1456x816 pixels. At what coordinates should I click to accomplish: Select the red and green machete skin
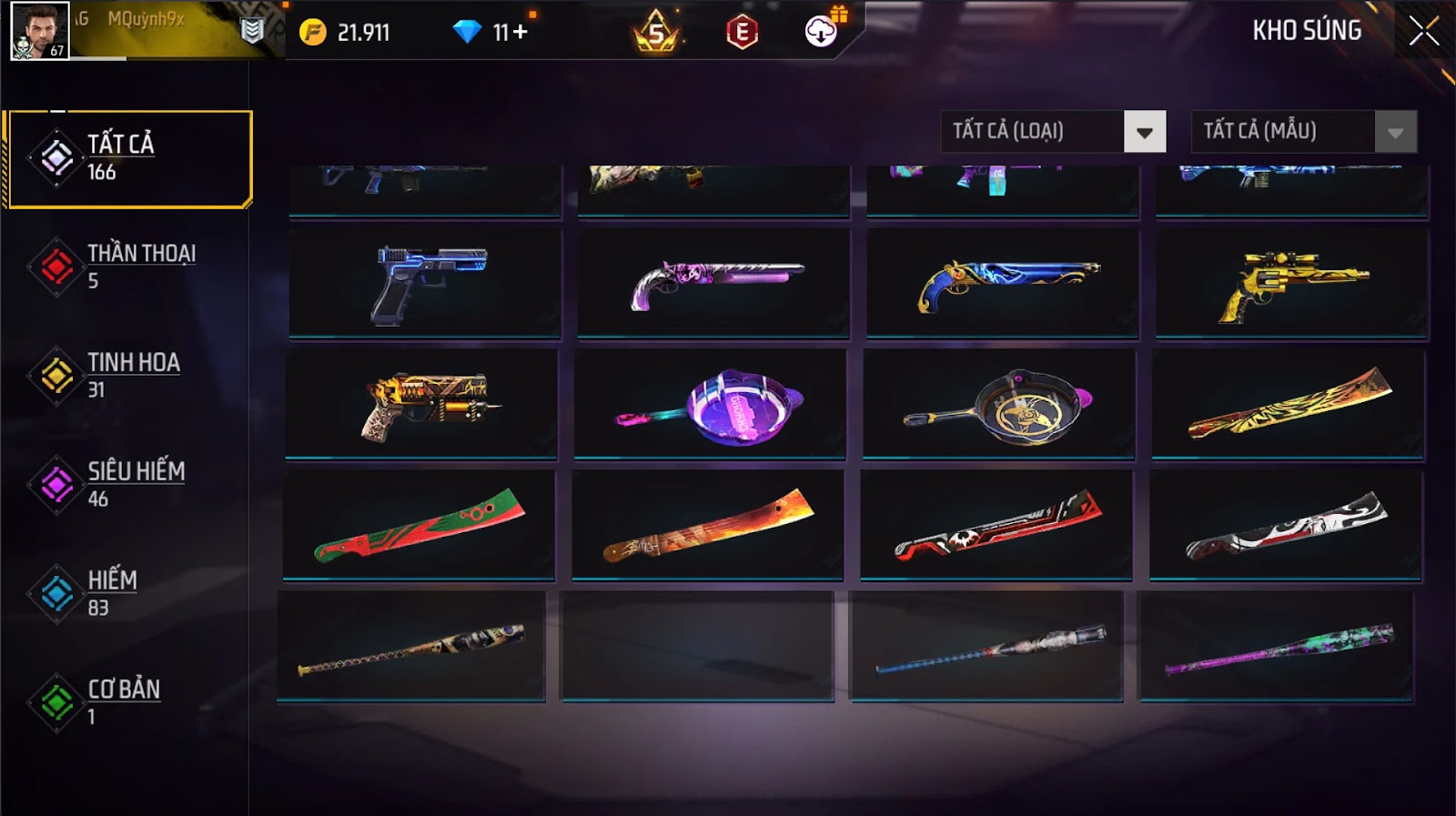click(x=419, y=525)
